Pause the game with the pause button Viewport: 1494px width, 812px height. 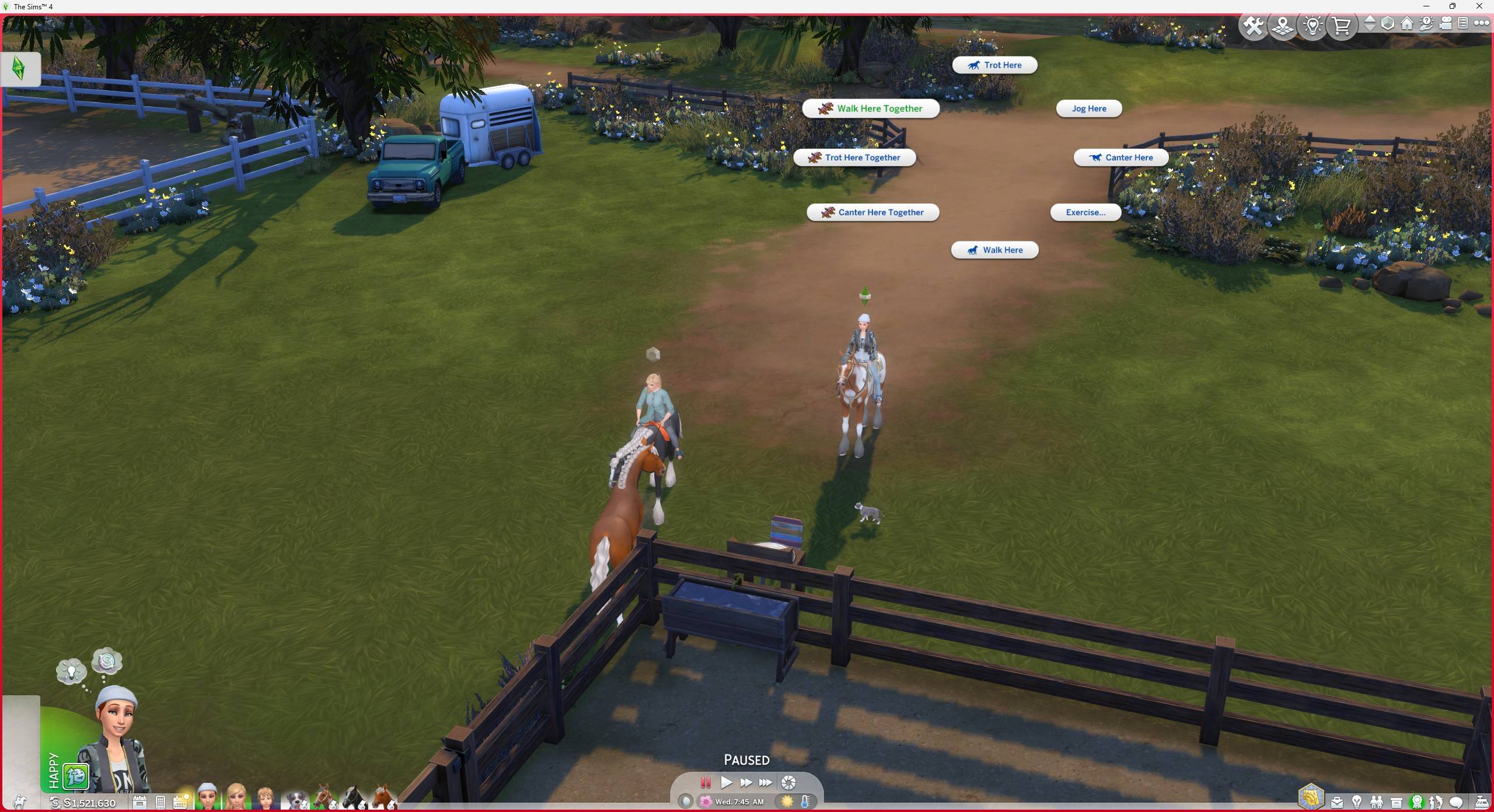(x=706, y=783)
